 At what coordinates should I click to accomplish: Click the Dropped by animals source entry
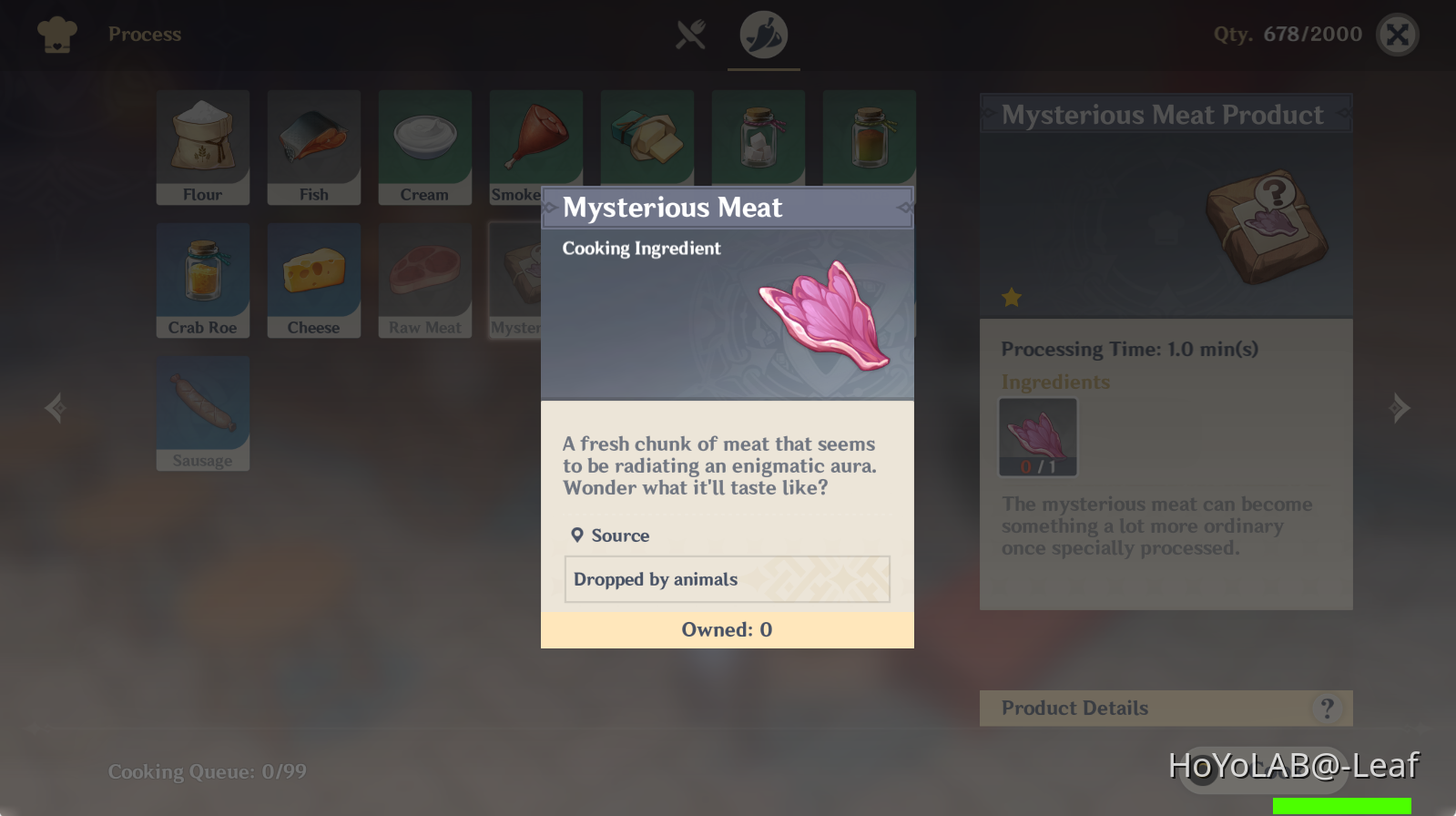click(x=727, y=579)
